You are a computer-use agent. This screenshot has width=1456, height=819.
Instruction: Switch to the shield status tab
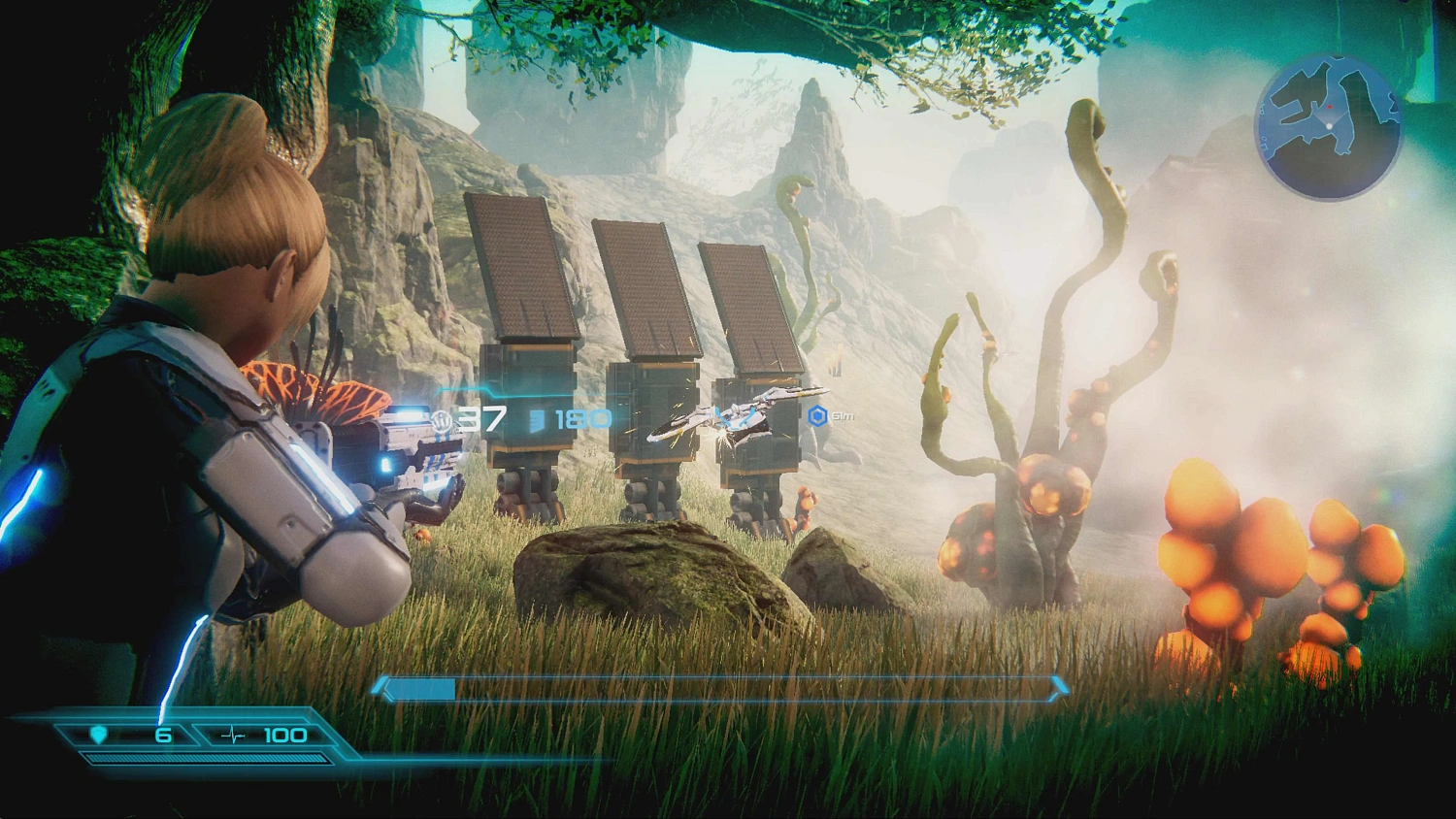coord(116,735)
